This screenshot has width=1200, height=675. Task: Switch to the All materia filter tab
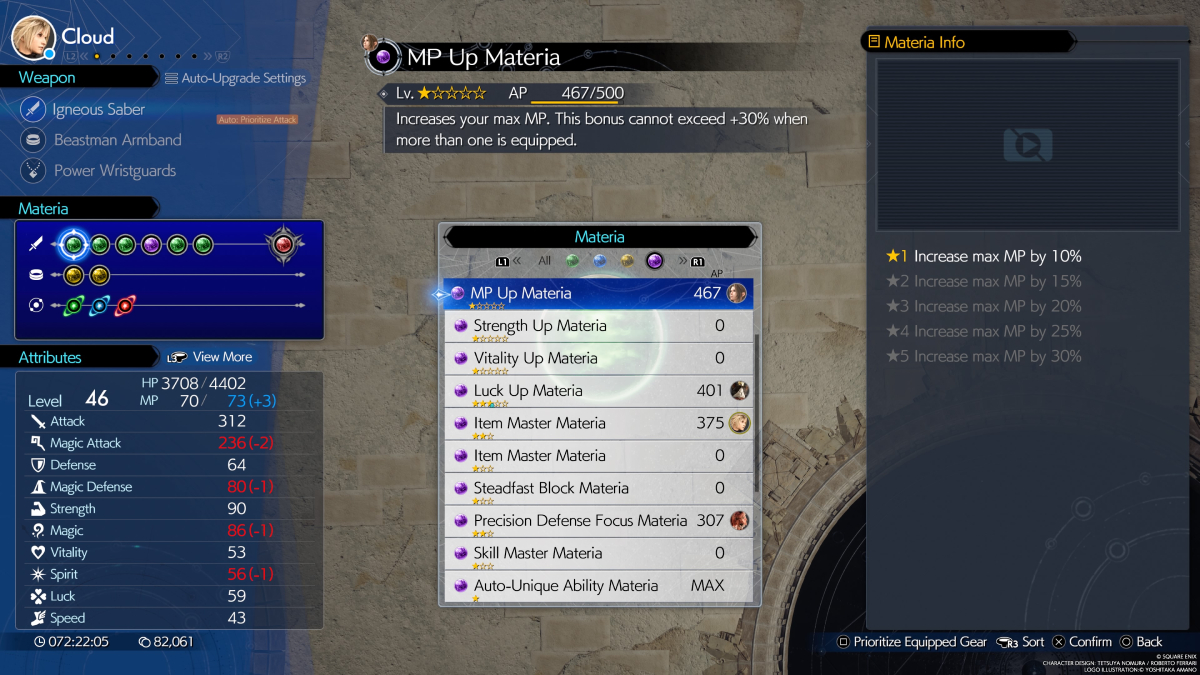[544, 261]
